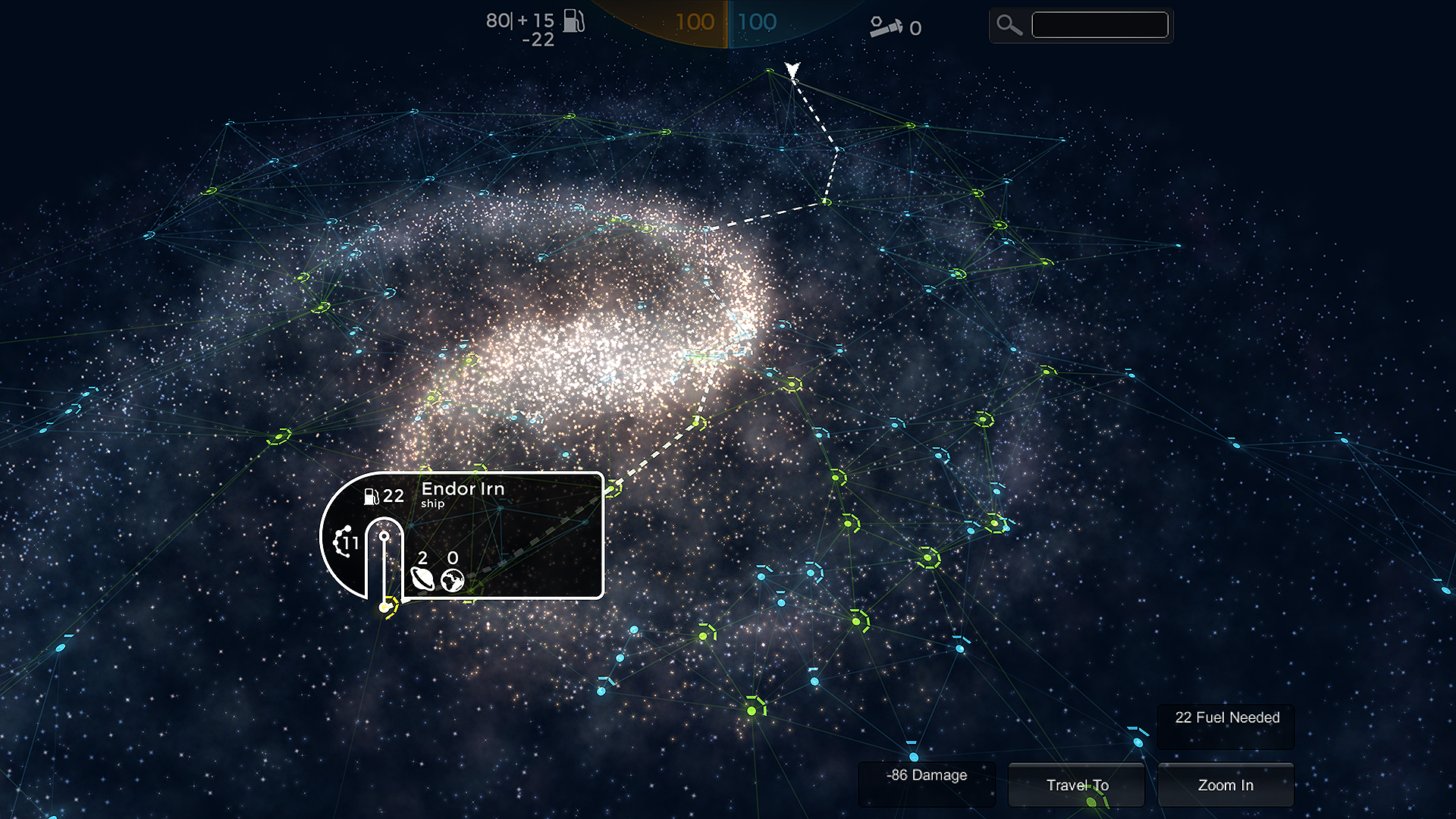Click a green star node near Travel To
This screenshot has height=819, width=1456.
[1090, 802]
